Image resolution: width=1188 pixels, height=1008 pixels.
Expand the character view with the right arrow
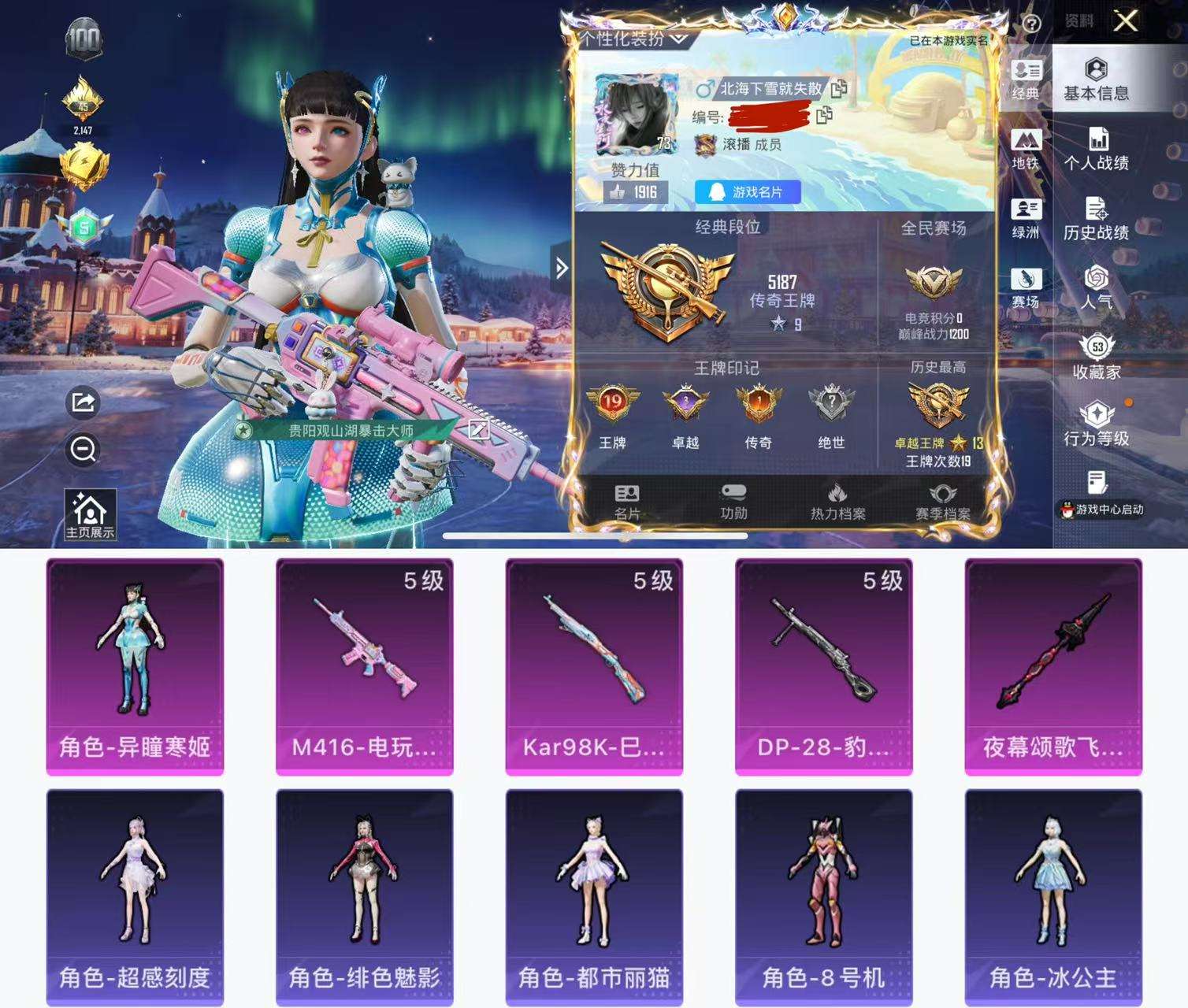pos(561,268)
